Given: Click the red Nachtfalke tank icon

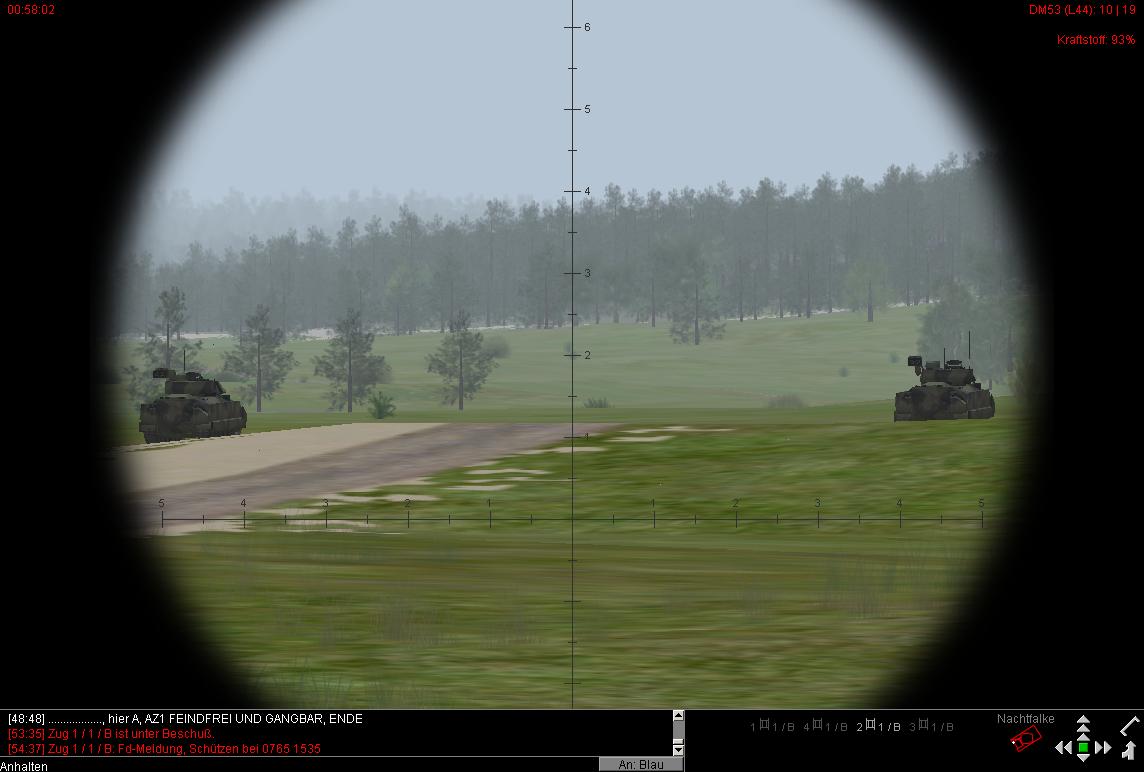Looking at the screenshot, I should [1026, 739].
